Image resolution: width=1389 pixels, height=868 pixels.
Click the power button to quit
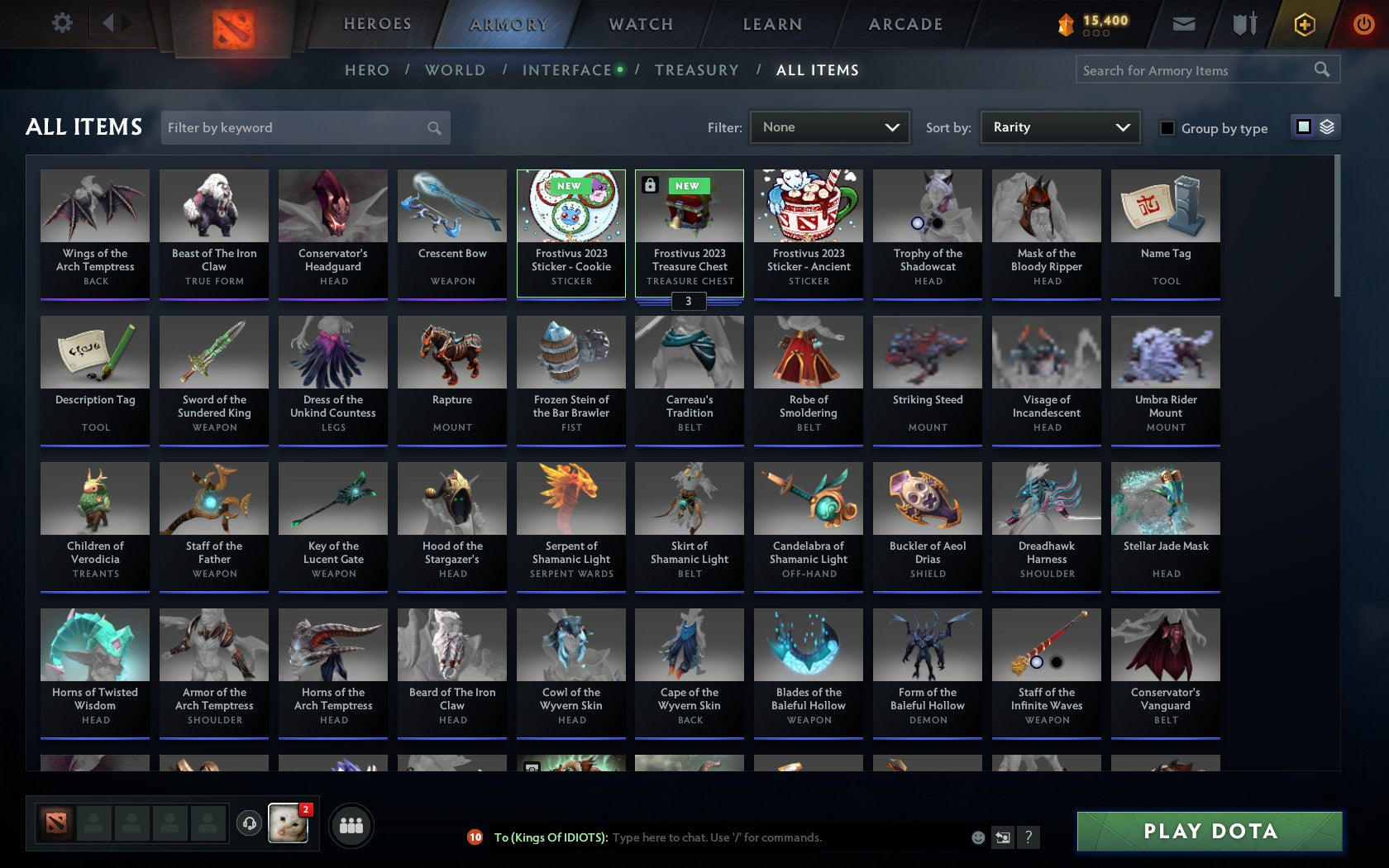point(1363,23)
